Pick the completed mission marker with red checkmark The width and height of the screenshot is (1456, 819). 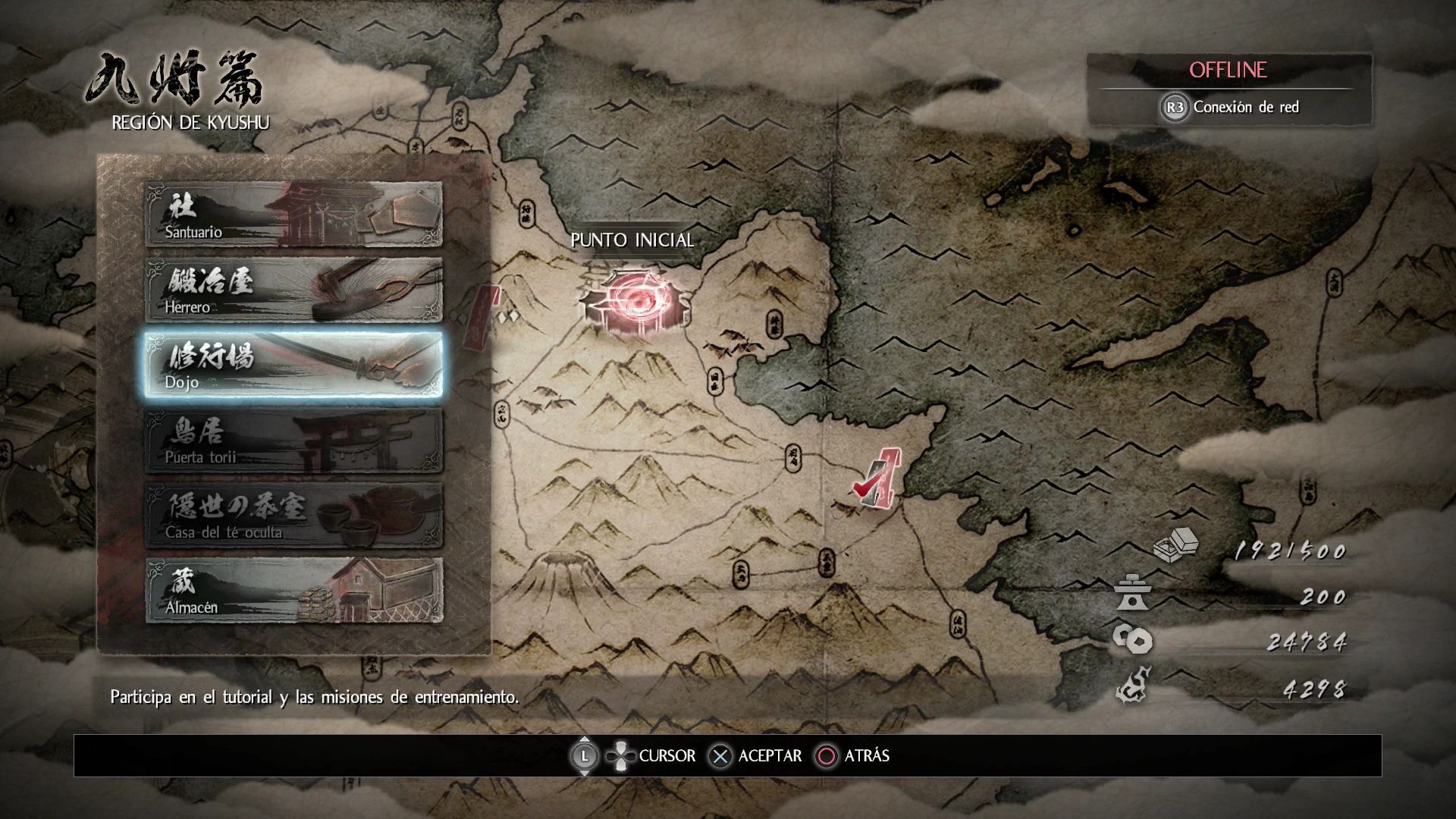pyautogui.click(x=876, y=479)
